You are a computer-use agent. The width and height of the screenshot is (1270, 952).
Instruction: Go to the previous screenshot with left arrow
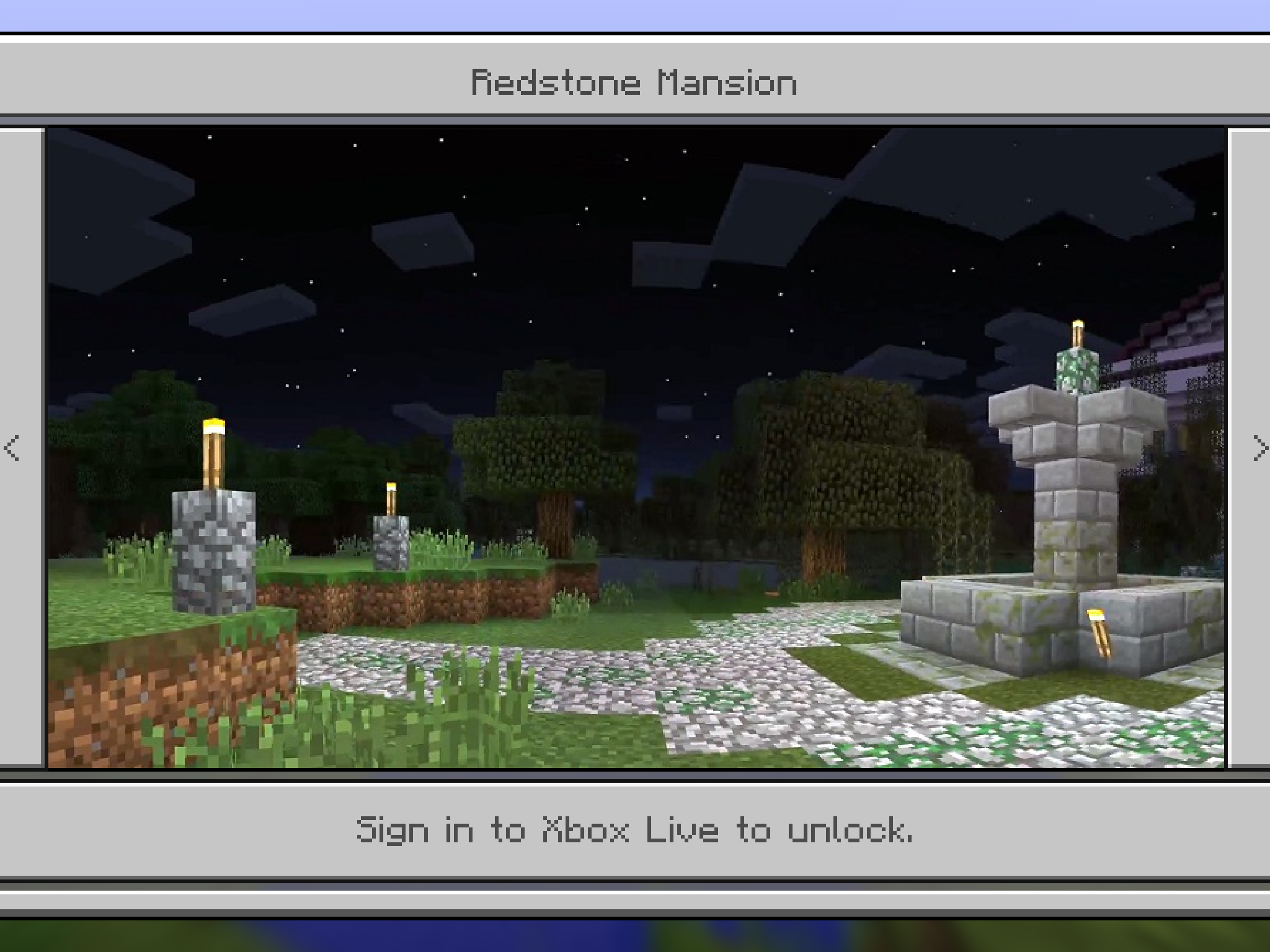(12, 447)
